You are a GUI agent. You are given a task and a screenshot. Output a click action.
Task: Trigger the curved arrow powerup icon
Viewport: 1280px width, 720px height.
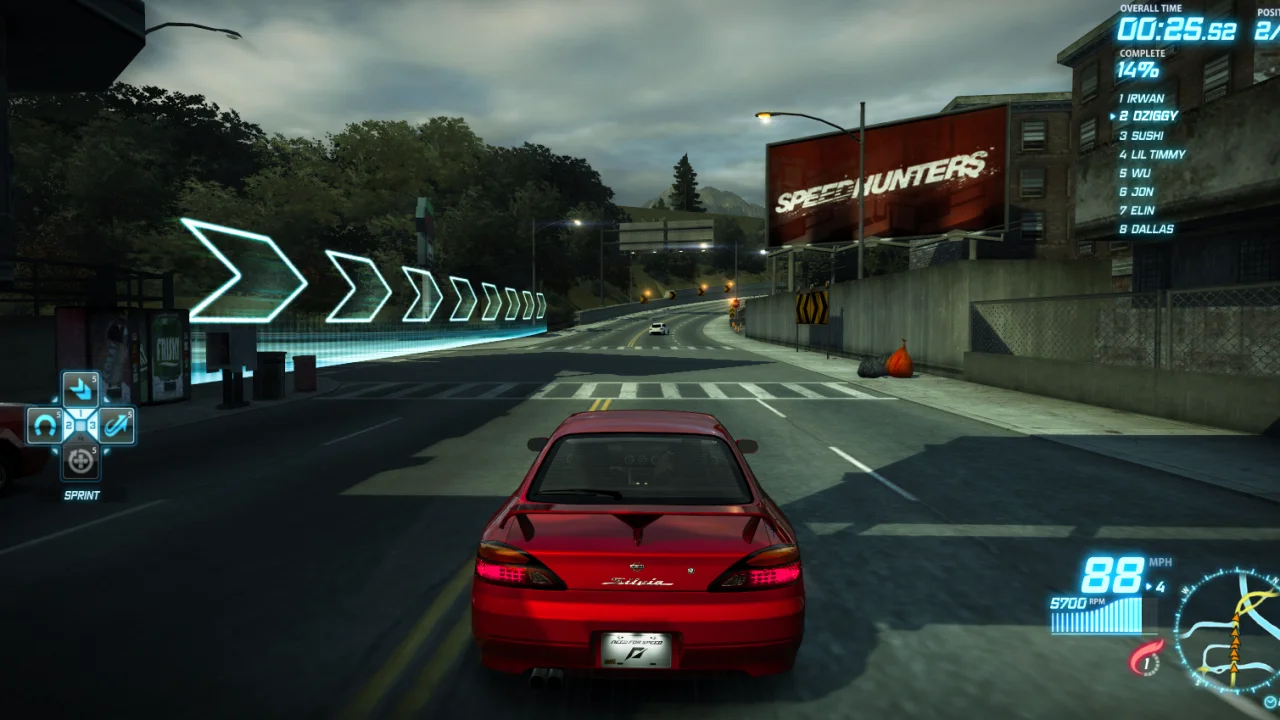click(x=116, y=426)
